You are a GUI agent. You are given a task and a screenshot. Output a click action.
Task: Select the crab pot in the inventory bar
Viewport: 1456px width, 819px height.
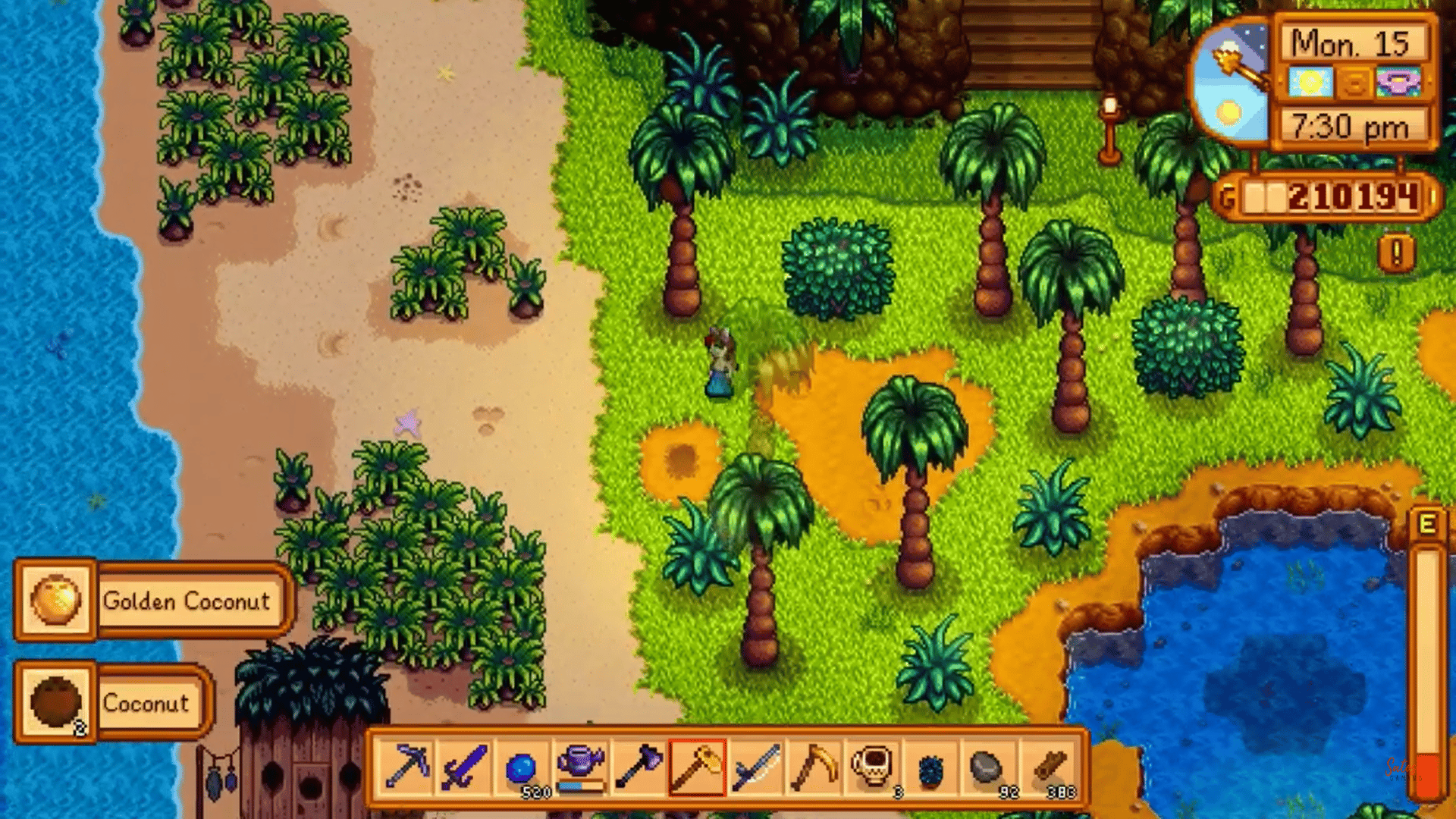[872, 767]
